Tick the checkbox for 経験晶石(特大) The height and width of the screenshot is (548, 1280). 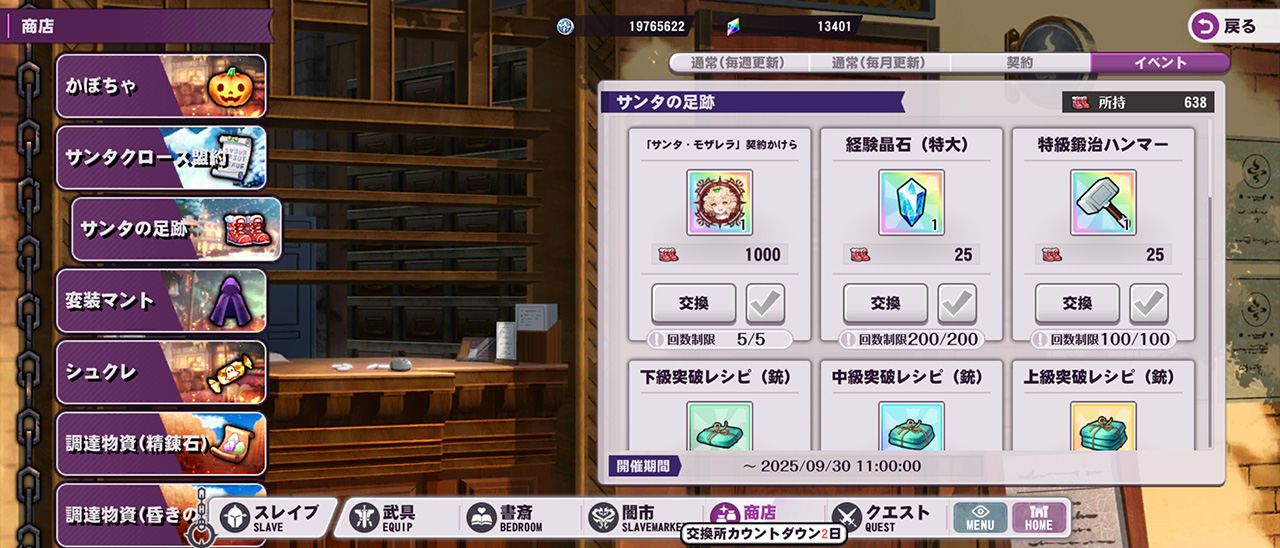(x=957, y=303)
